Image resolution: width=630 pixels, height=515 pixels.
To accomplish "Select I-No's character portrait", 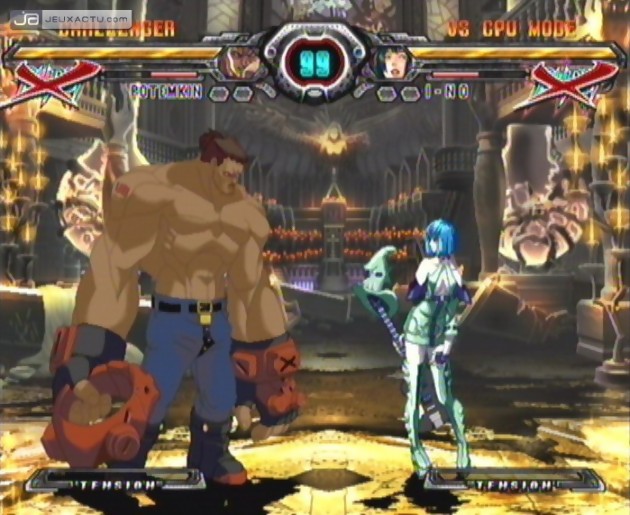I will coord(390,63).
